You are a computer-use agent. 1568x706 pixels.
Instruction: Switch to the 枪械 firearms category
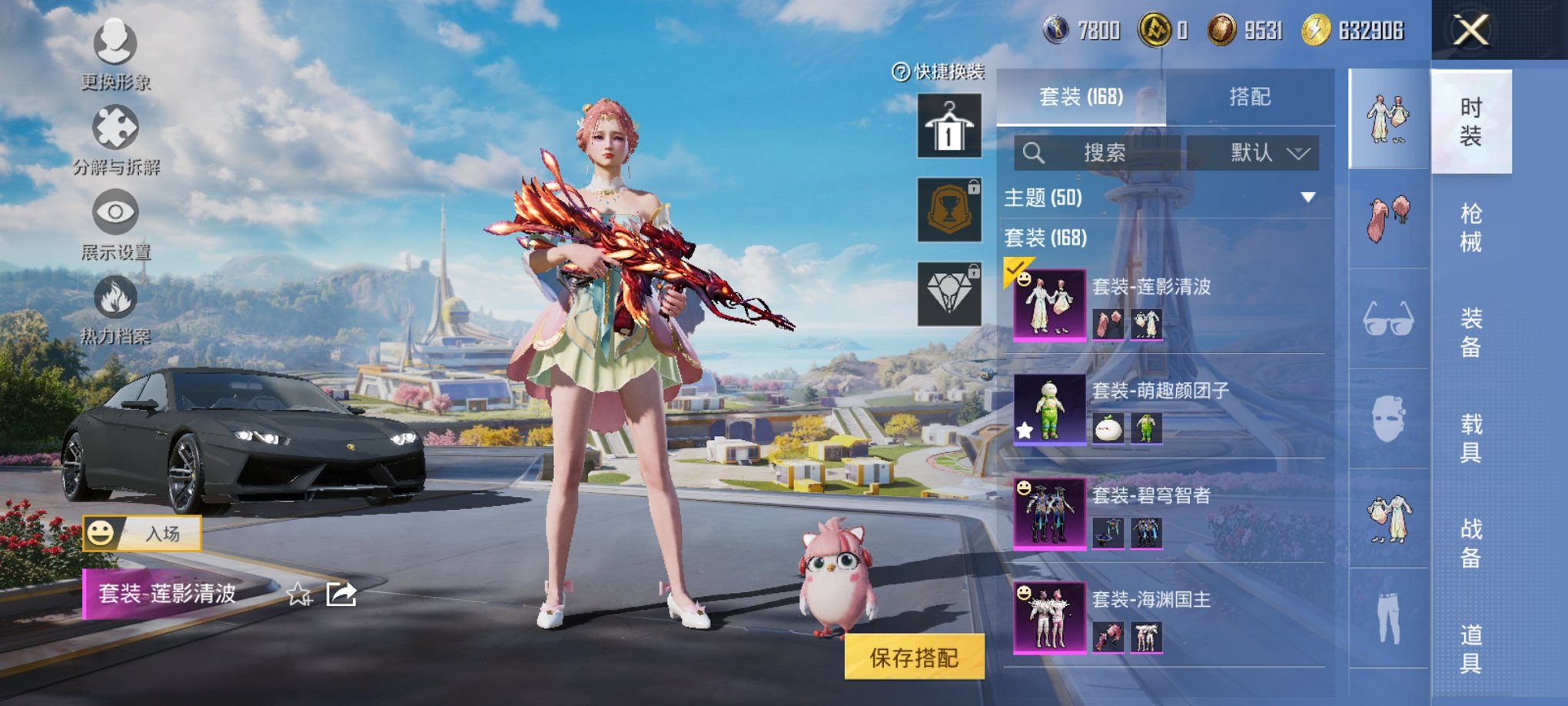(1470, 228)
